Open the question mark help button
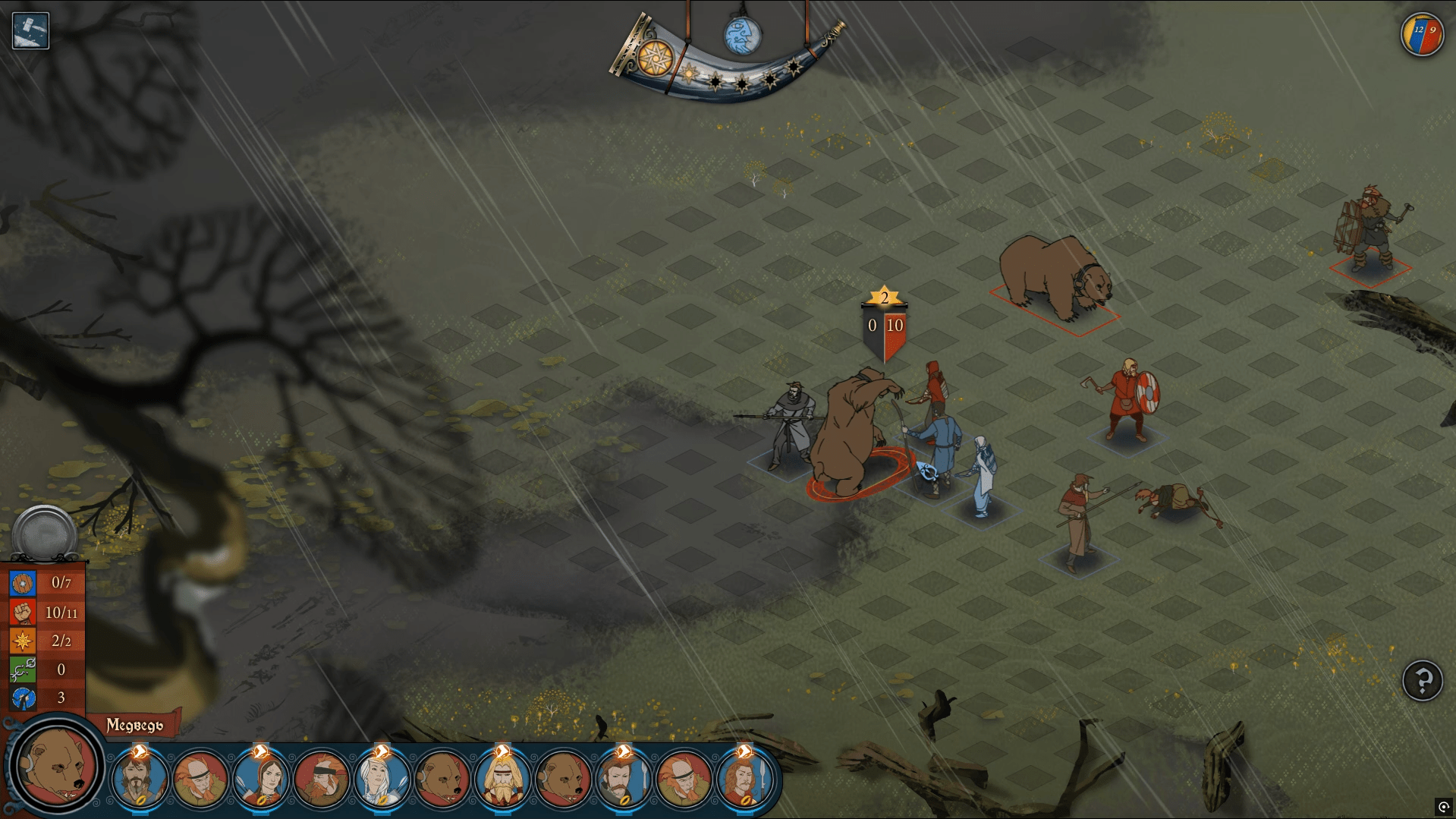1456x819 pixels. point(1422,680)
